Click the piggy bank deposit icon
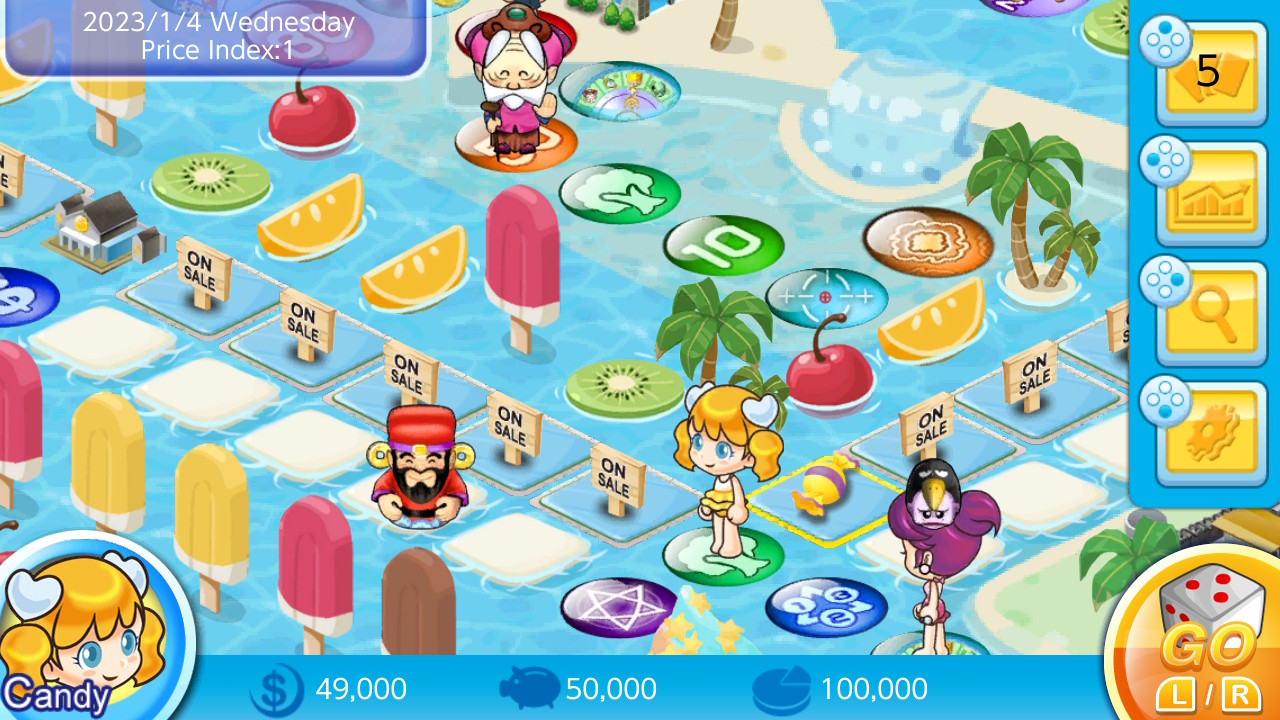1280x720 pixels. click(530, 688)
